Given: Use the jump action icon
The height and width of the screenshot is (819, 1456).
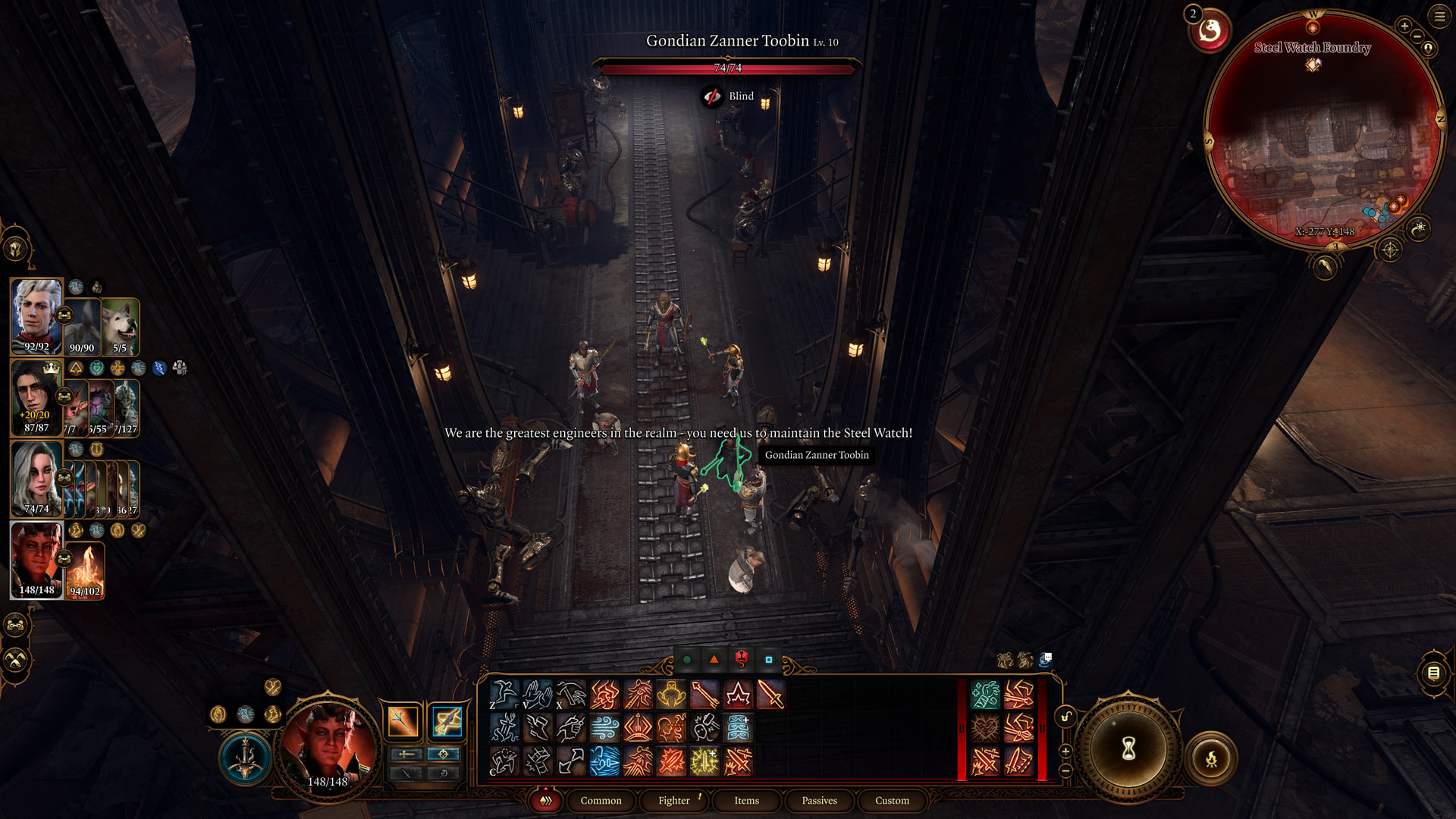Looking at the screenshot, I should (504, 695).
